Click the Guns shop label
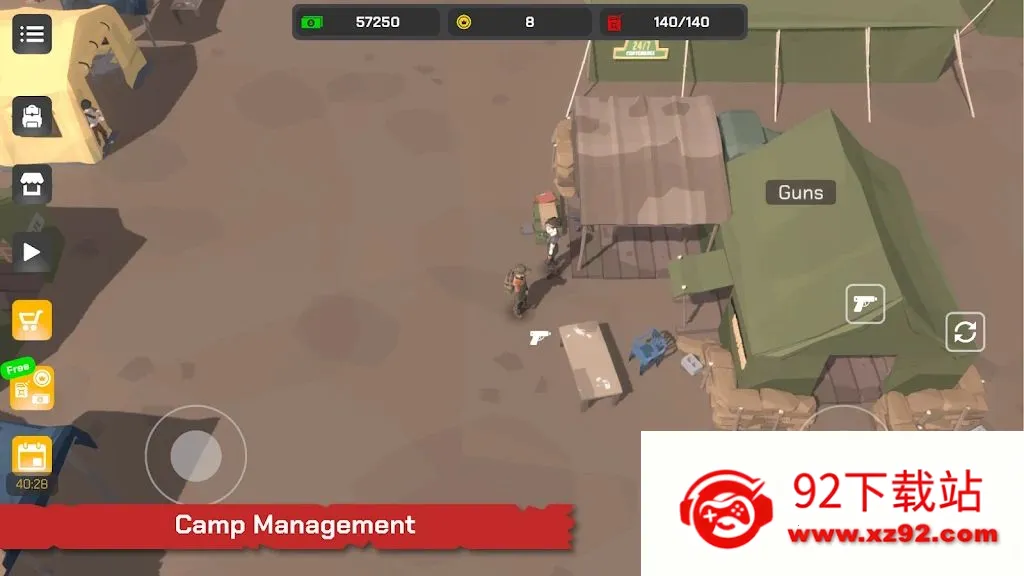This screenshot has height=576, width=1024. tap(800, 193)
